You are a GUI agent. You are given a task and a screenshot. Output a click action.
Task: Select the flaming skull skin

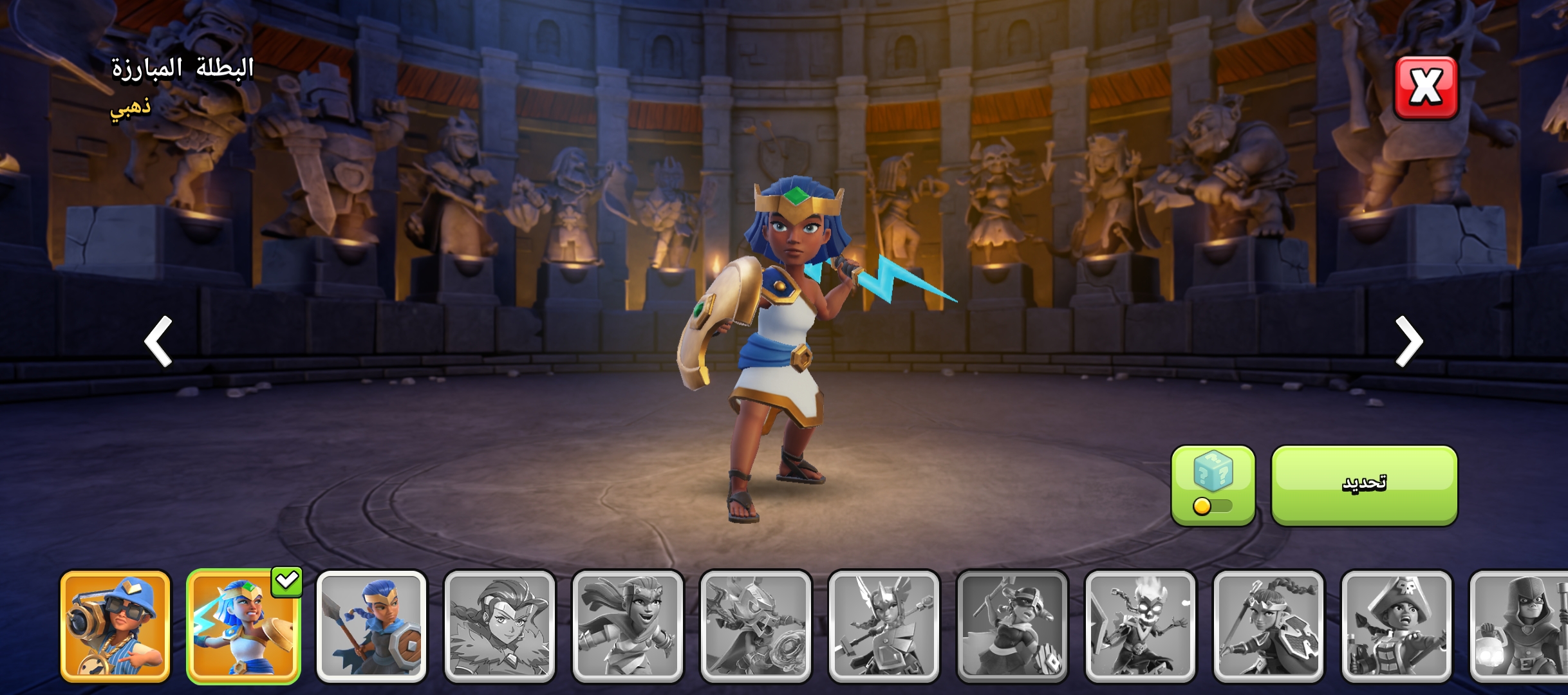click(1140, 626)
